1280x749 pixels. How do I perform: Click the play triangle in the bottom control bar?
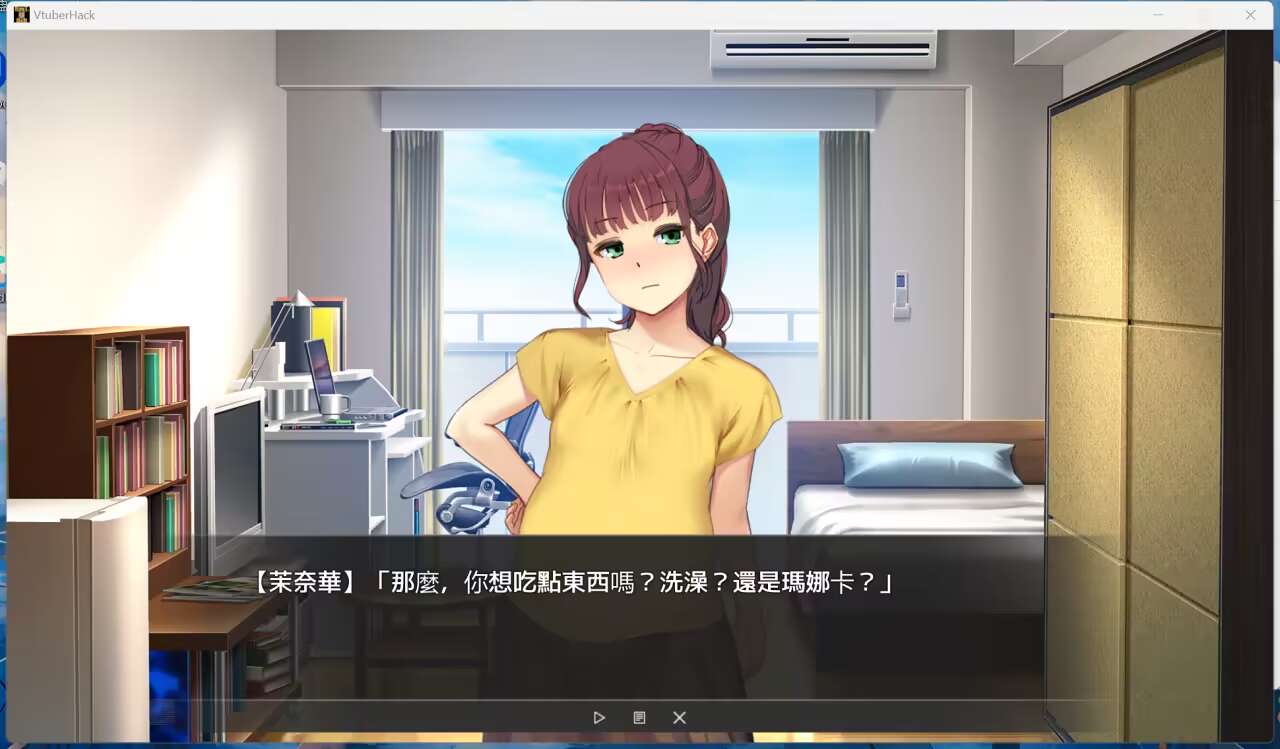(x=599, y=717)
